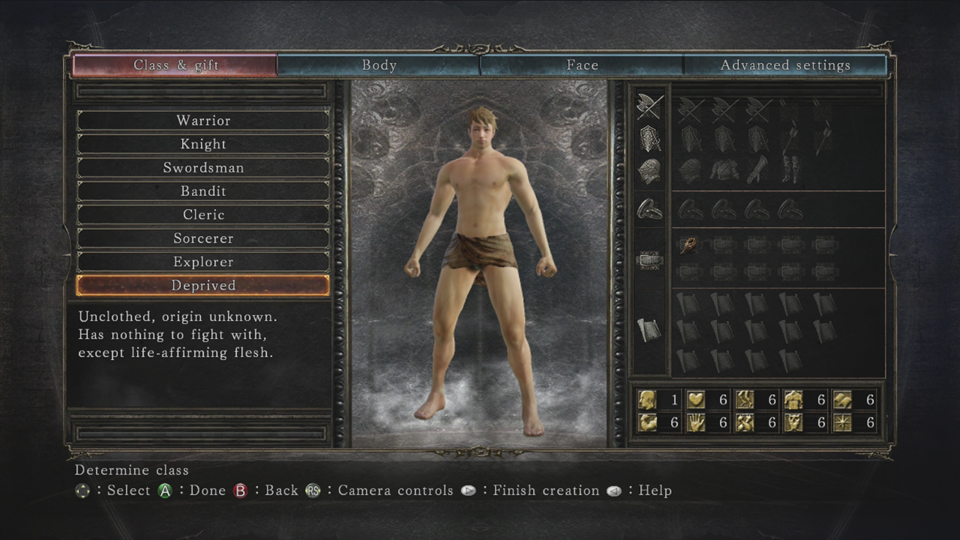The width and height of the screenshot is (960, 540).
Task: Click the highlighted Deprived class
Action: [203, 286]
